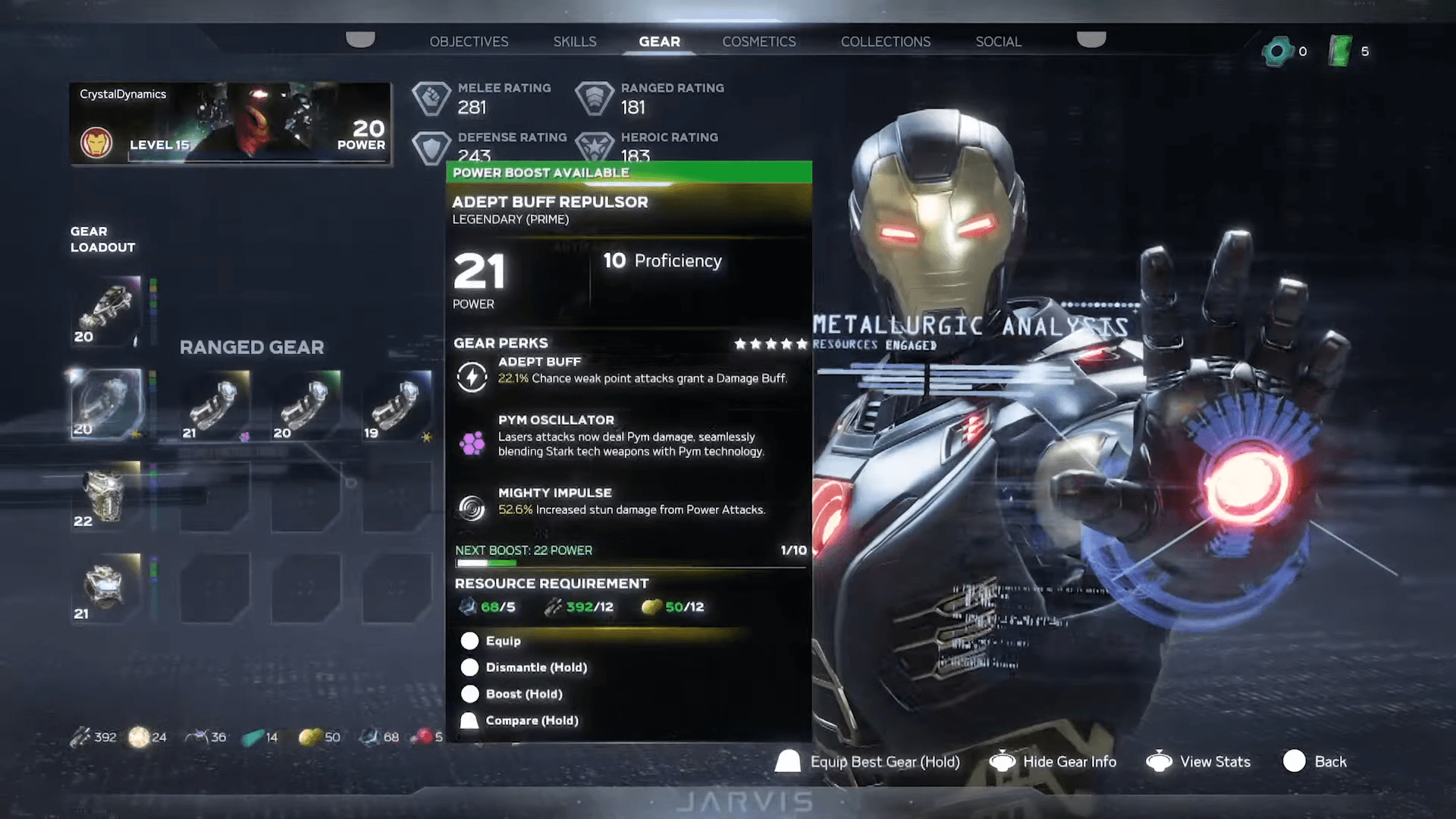Pick the power 19 ranged gear item
The width and height of the screenshot is (1456, 819).
pos(397,406)
